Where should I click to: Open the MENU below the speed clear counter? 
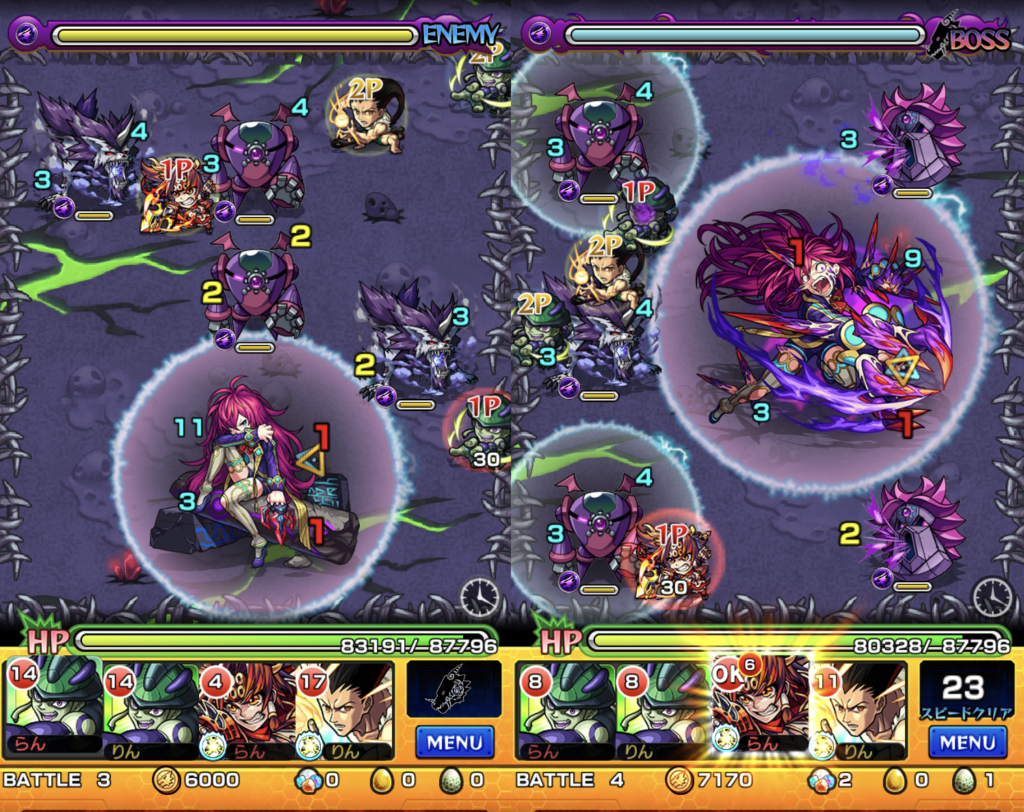tap(966, 742)
